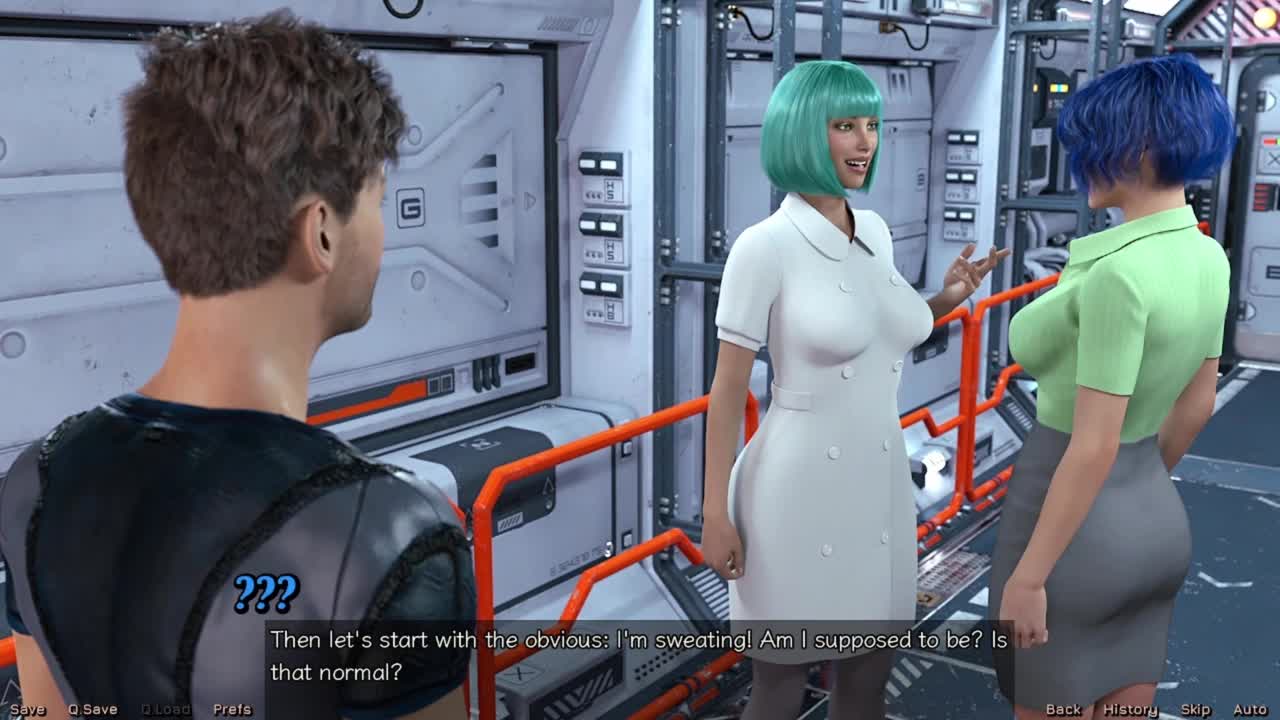
Task: Quick save with Q.Save
Action: pos(92,709)
